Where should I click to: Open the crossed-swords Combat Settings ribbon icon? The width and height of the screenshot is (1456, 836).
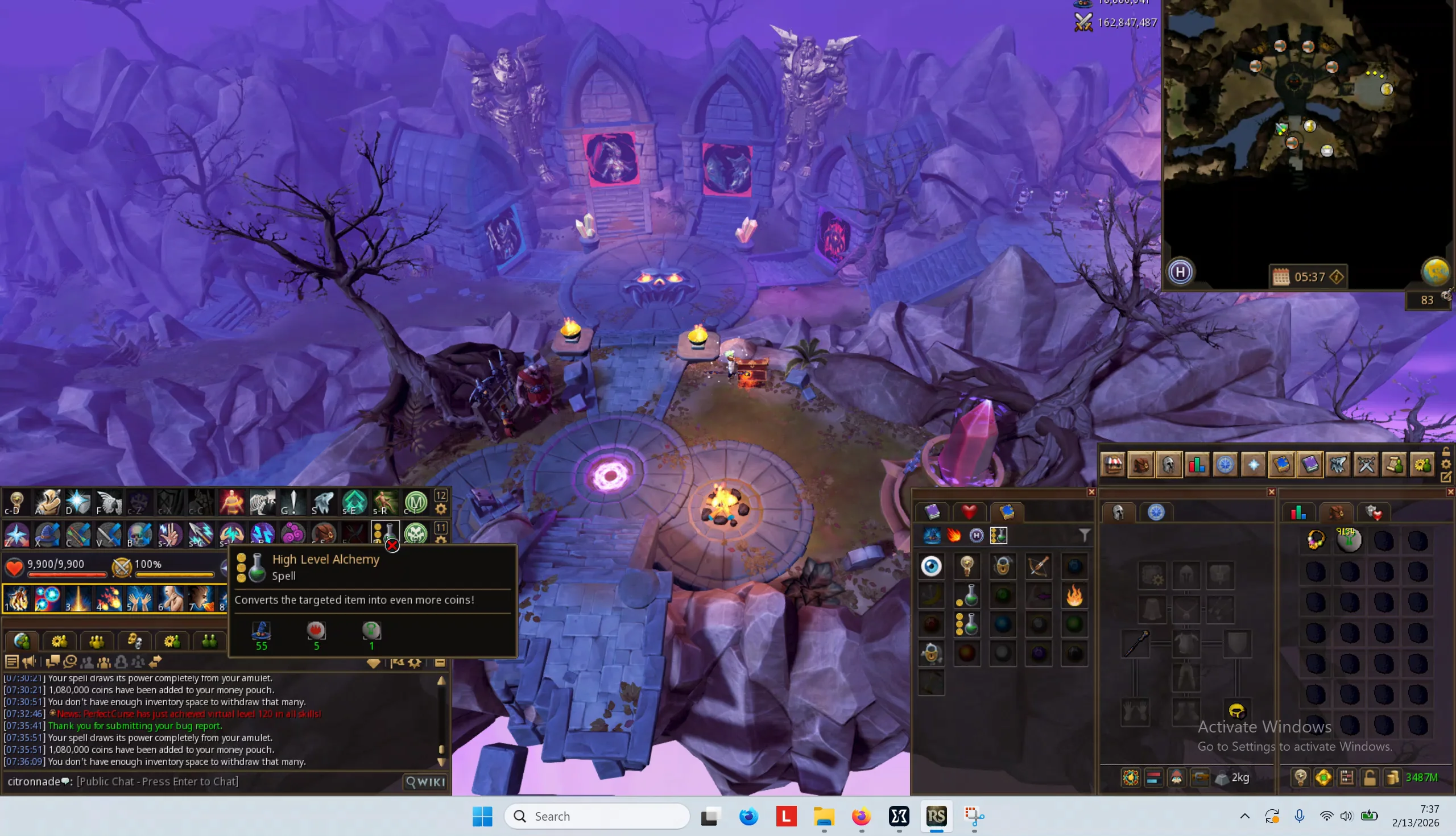point(1366,465)
